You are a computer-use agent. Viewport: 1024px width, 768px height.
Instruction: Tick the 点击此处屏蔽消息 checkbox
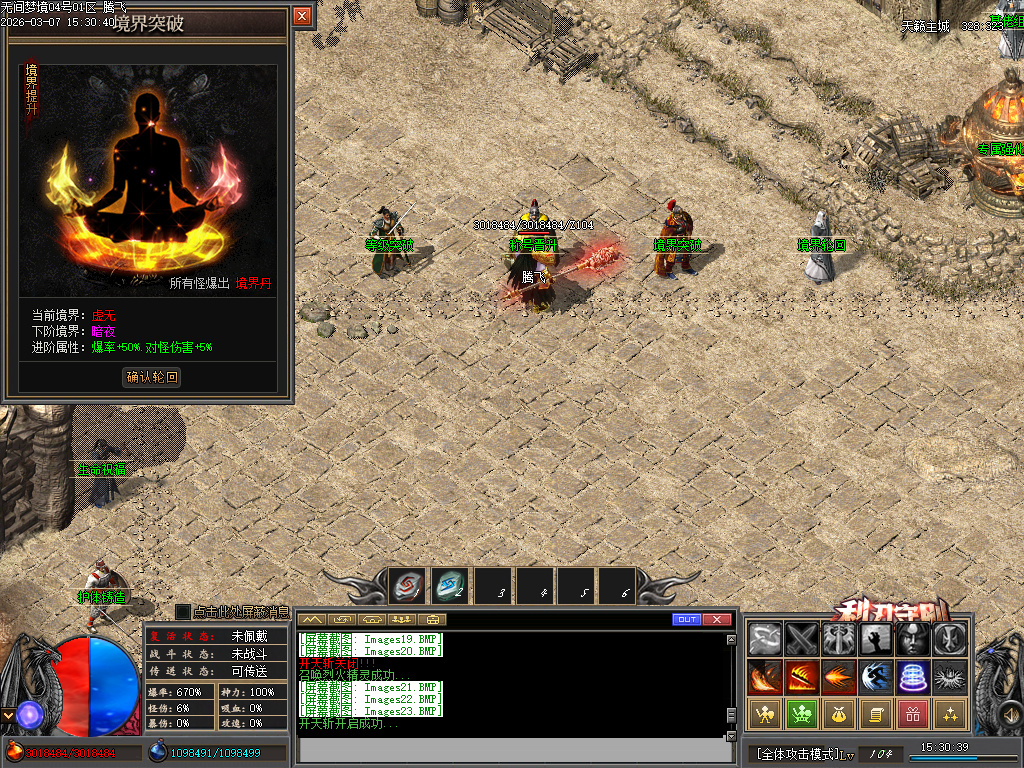point(182,611)
